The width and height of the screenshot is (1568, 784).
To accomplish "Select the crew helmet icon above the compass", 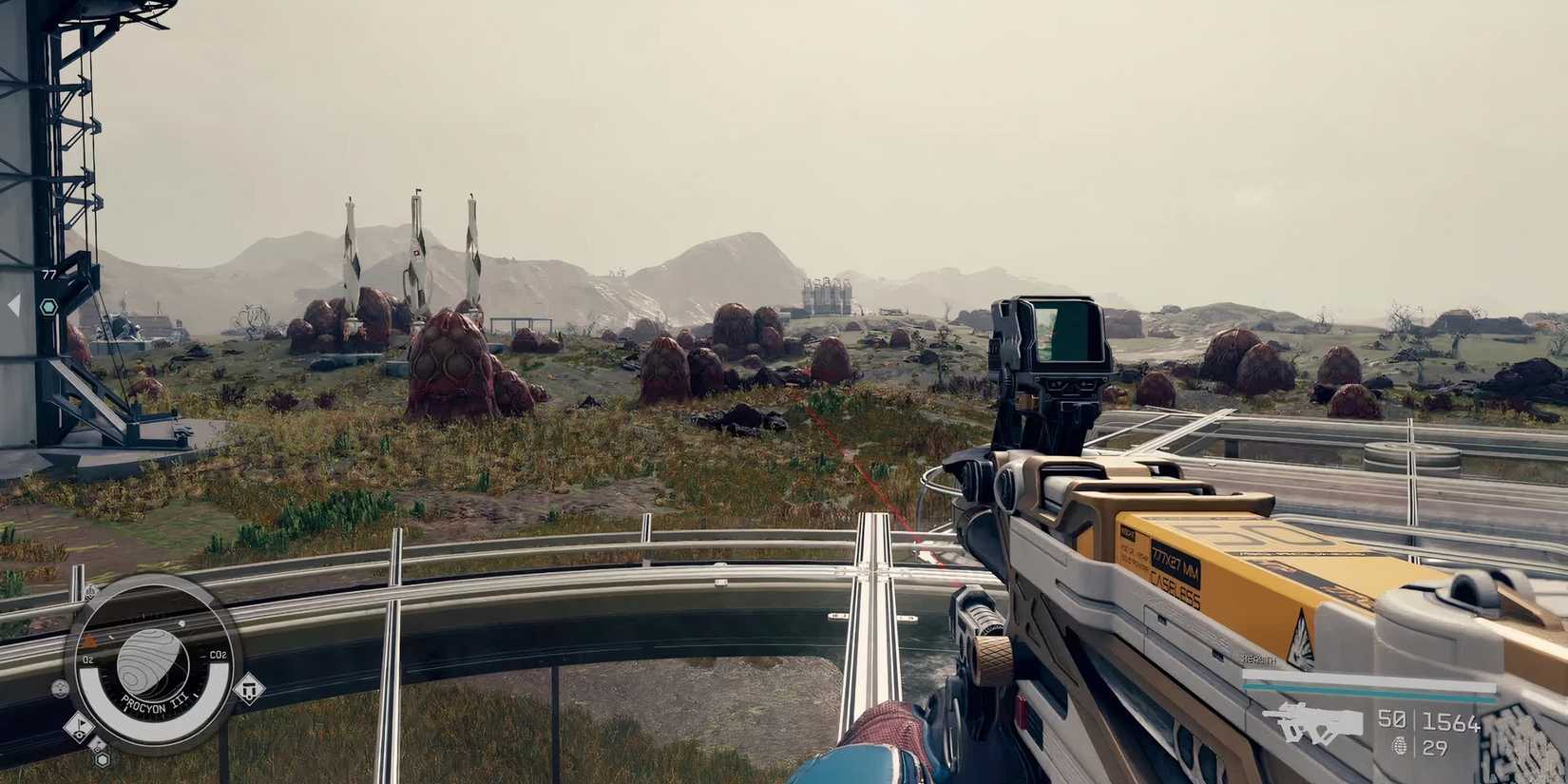I will [91, 592].
